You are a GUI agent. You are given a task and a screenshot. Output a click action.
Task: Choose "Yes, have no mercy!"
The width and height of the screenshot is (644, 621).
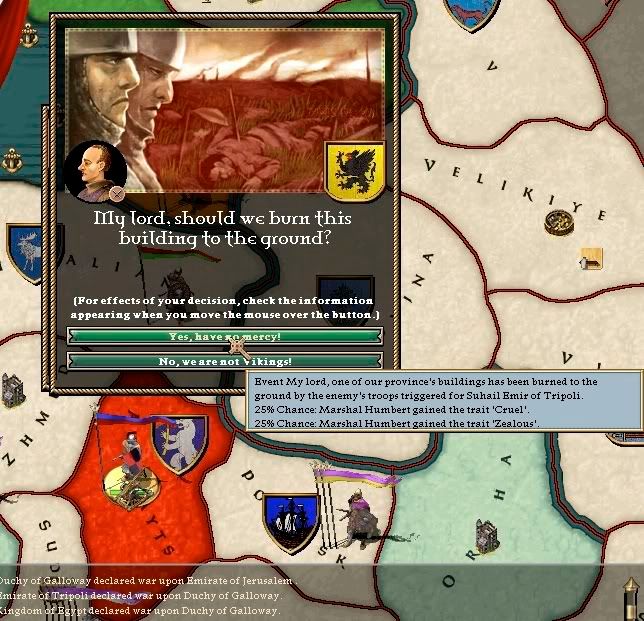tap(224, 336)
